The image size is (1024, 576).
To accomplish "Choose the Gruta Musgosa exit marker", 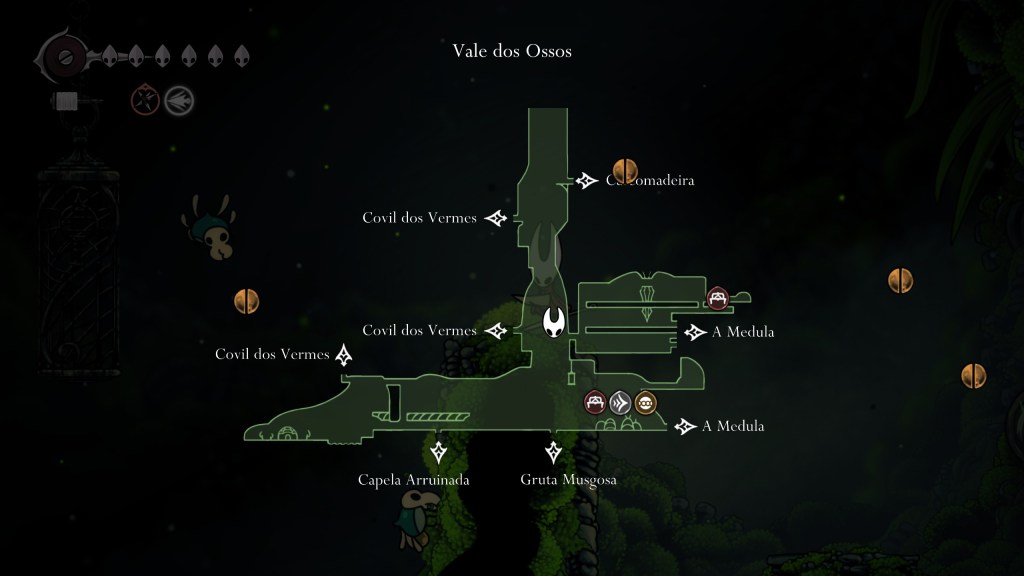I will [553, 453].
